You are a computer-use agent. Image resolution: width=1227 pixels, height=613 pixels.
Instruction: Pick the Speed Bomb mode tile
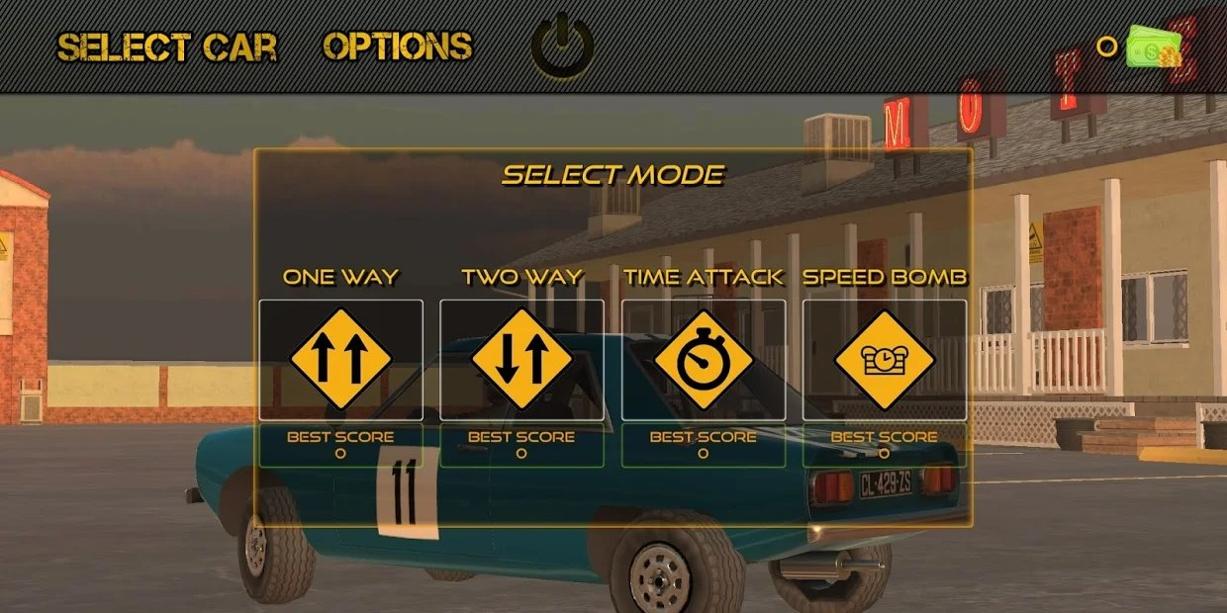[884, 360]
